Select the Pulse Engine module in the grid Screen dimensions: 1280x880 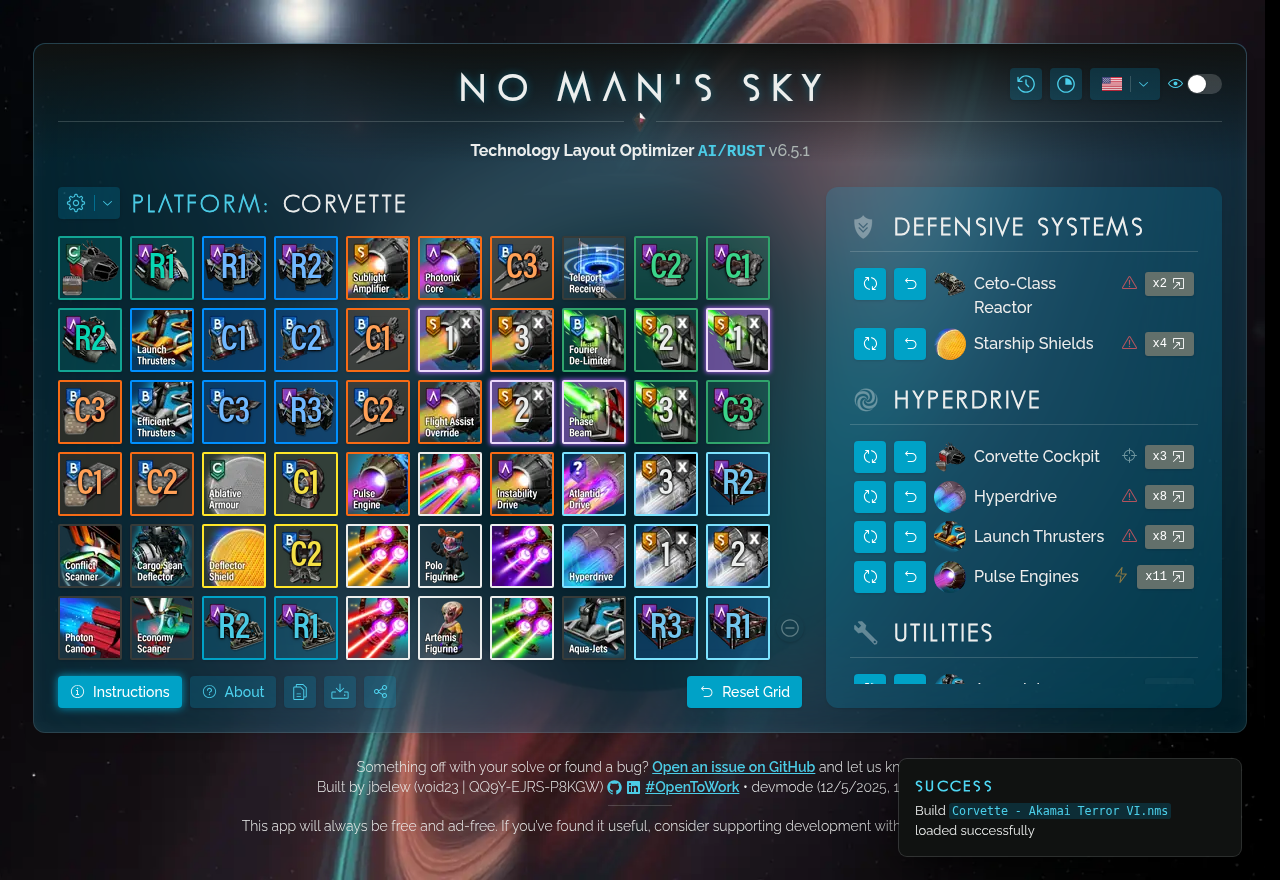377,483
